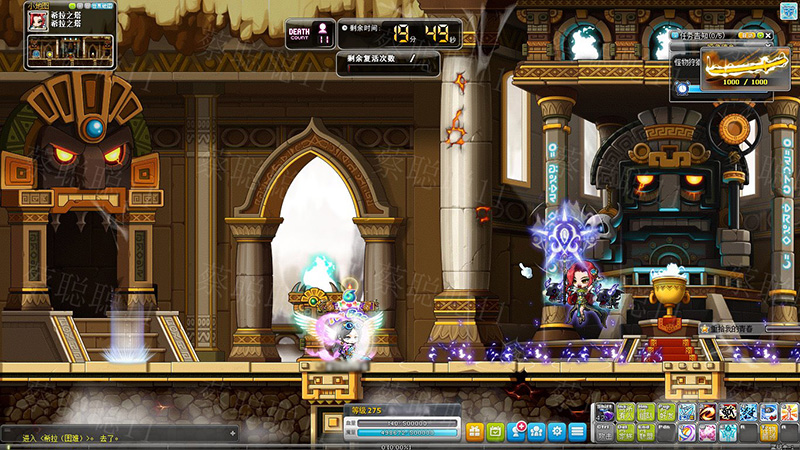The height and width of the screenshot is (450, 800).
Task: Click the 世界地图 world map button
Action: (100, 5)
